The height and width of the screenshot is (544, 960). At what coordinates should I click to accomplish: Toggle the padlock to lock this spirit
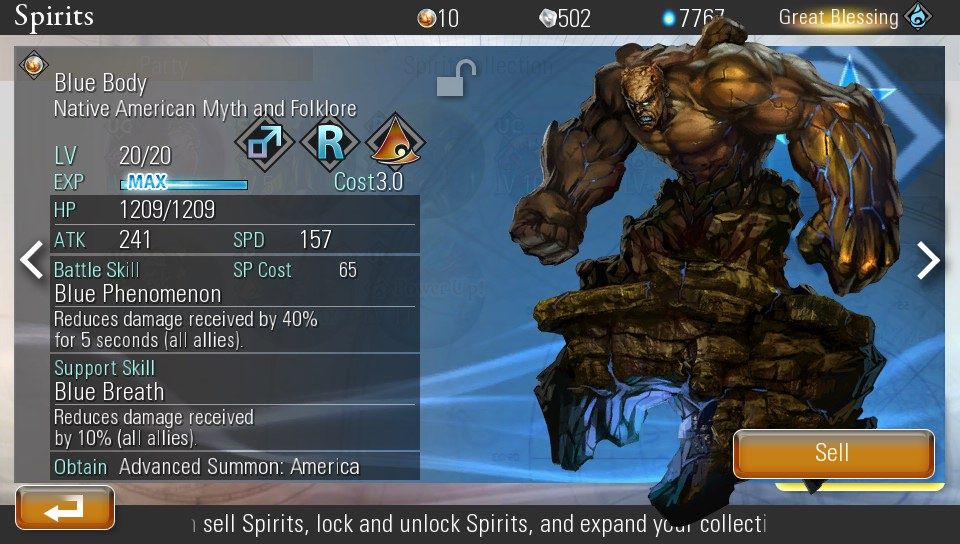(455, 79)
